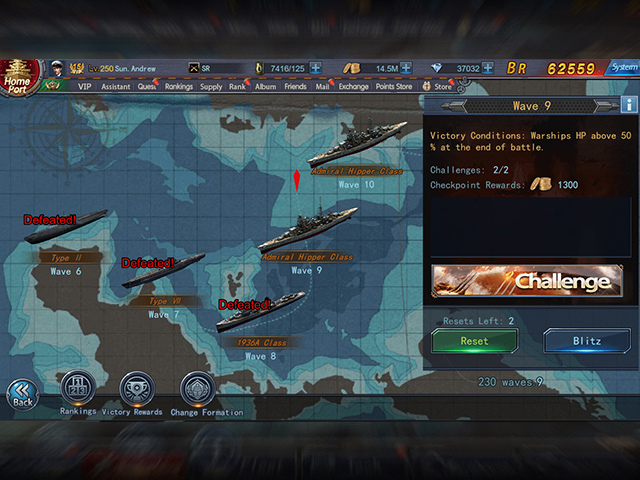Open the Friends list

coord(295,87)
